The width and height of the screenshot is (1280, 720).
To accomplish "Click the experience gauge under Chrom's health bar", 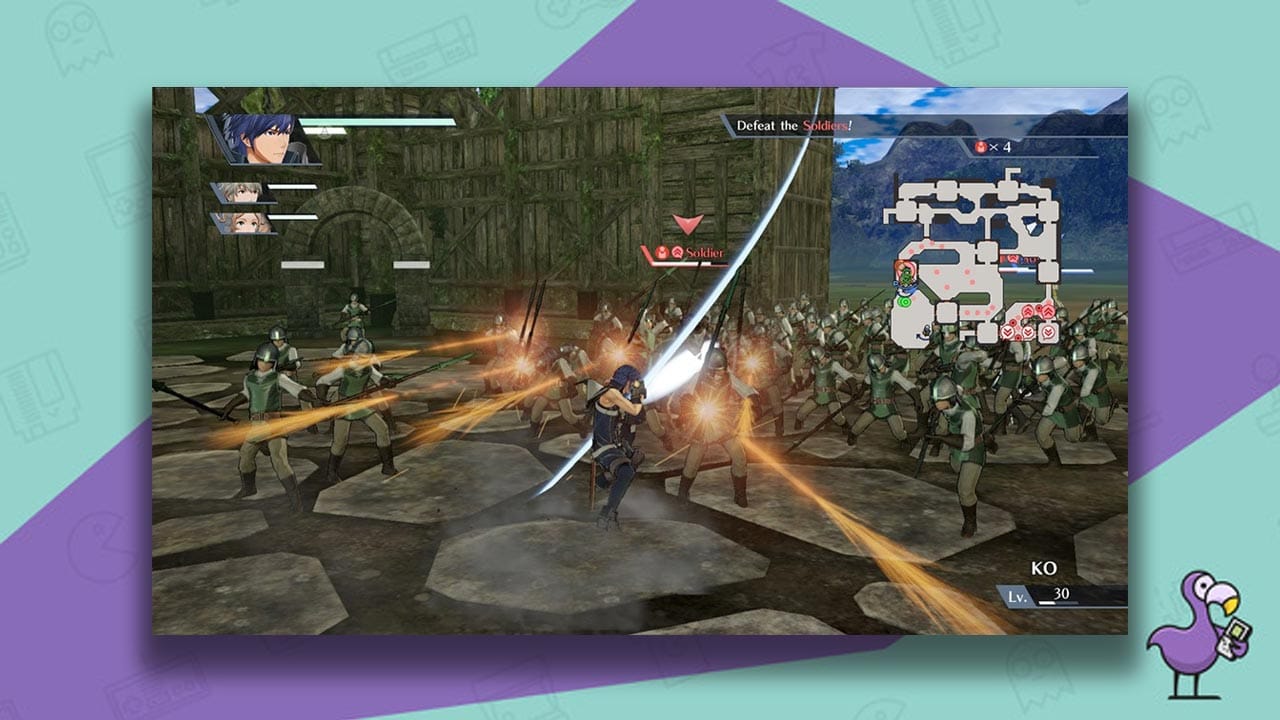I will click(x=323, y=130).
